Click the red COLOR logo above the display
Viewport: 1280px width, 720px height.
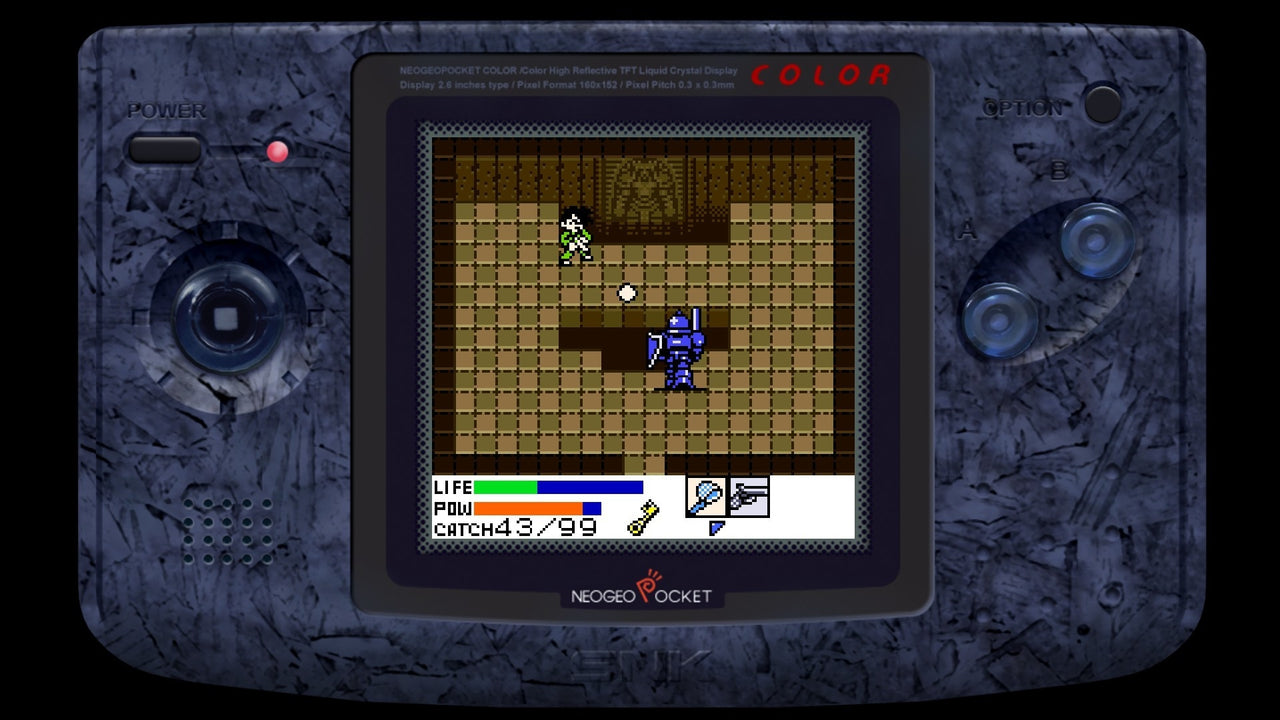822,73
